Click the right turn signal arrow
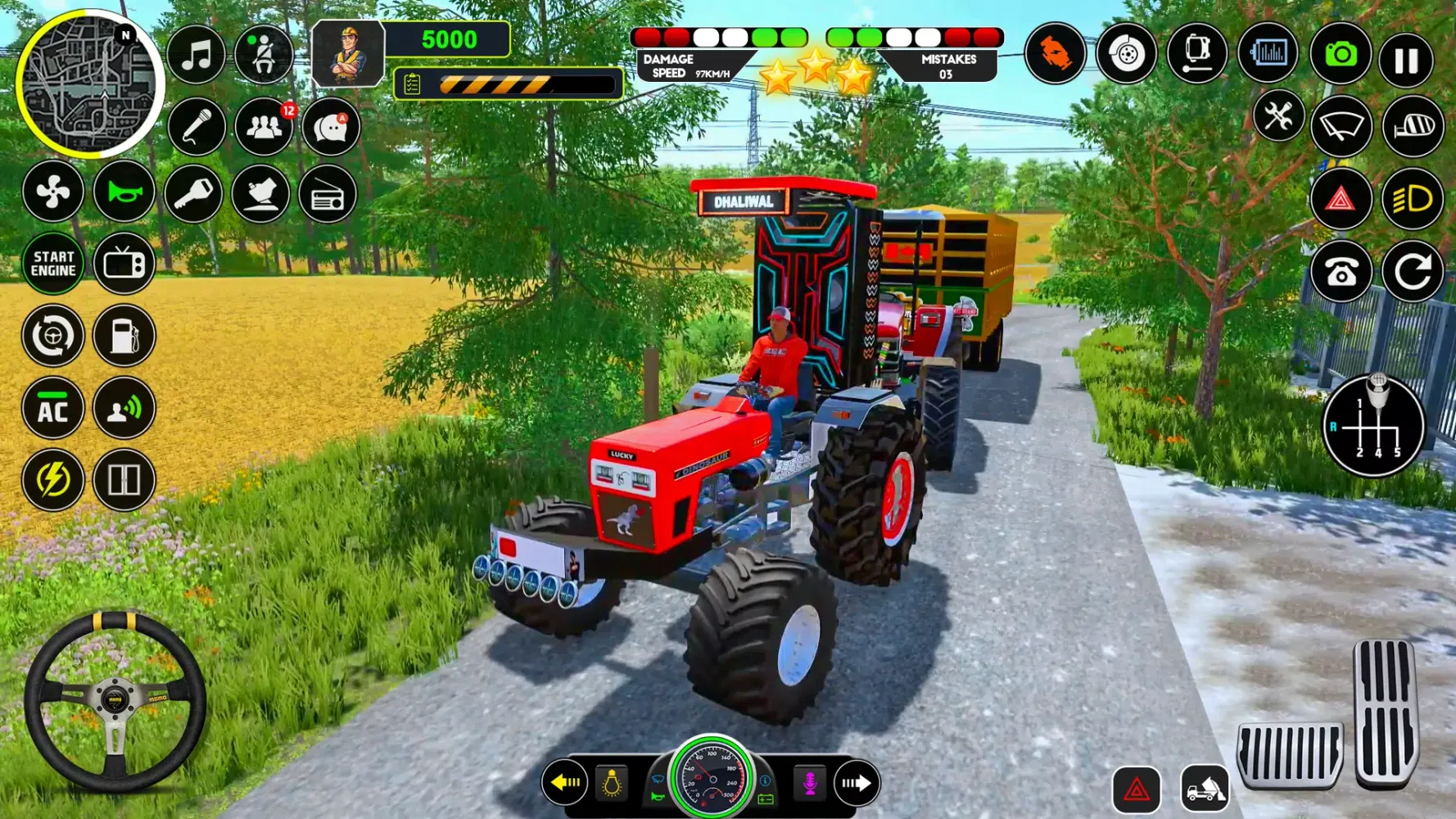 point(857,783)
